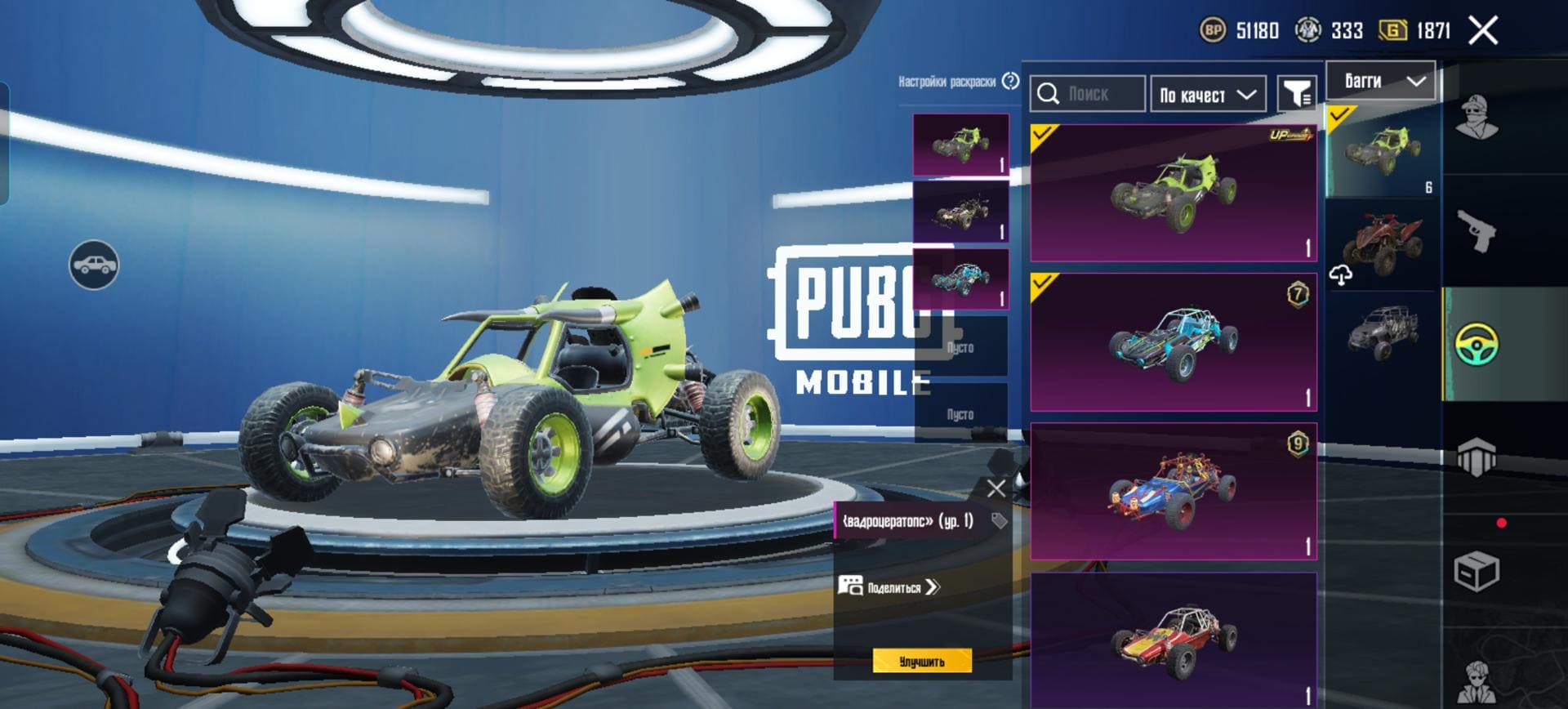
Task: Switch to the pistol weapons tab
Action: pyautogui.click(x=1477, y=231)
